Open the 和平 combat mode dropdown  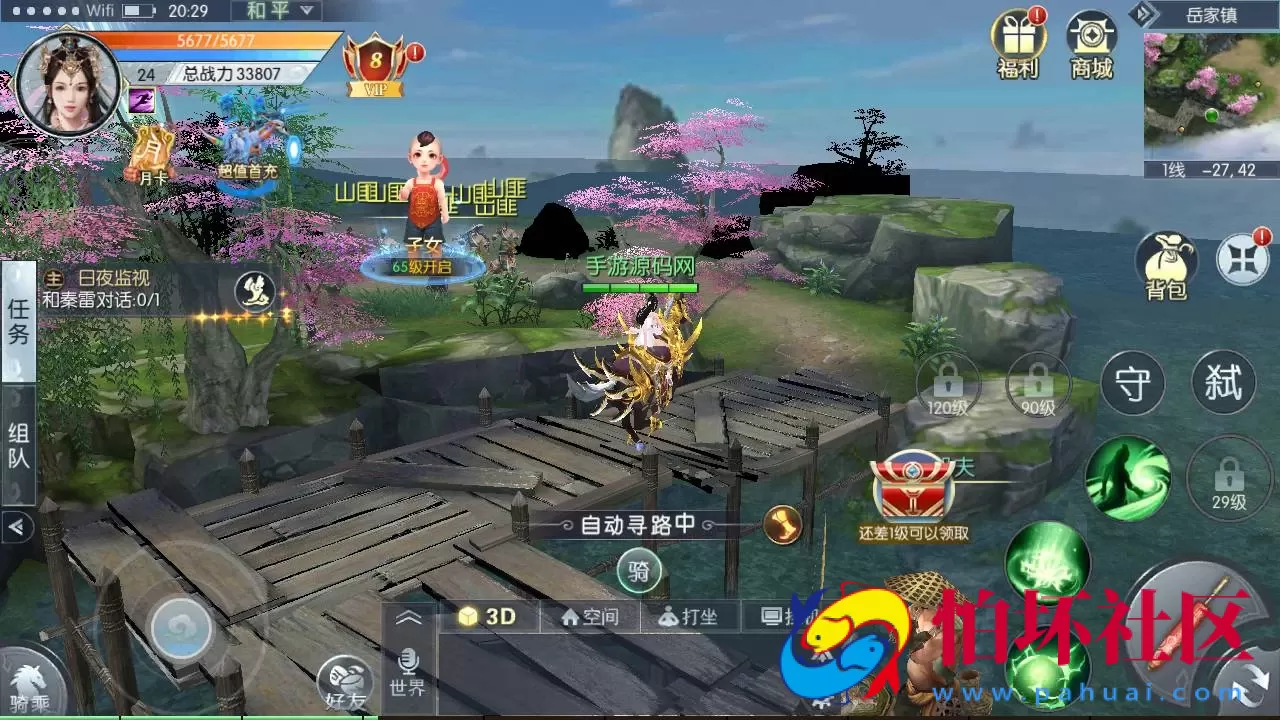click(274, 12)
